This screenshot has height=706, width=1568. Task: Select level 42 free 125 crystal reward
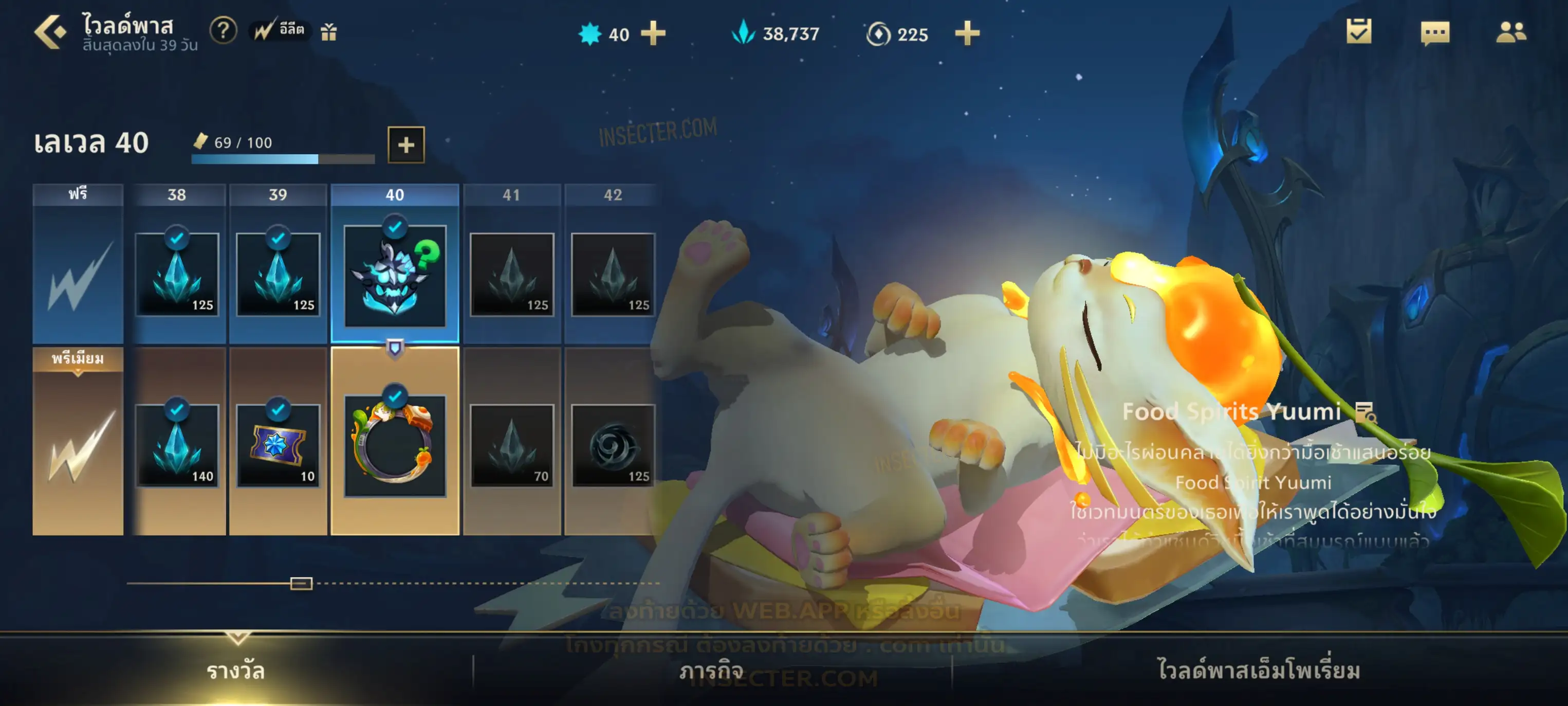click(613, 275)
